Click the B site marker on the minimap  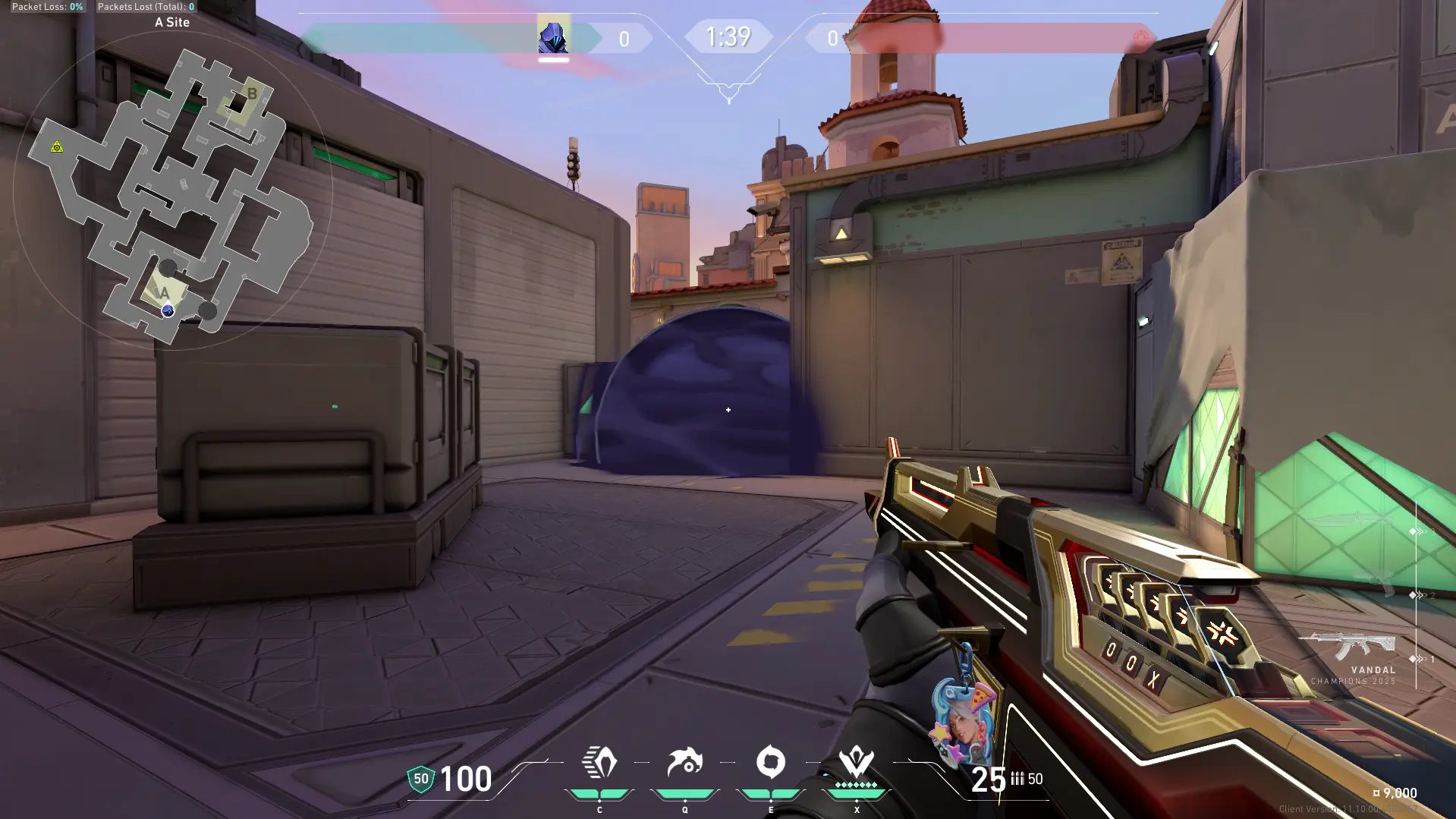pyautogui.click(x=252, y=94)
